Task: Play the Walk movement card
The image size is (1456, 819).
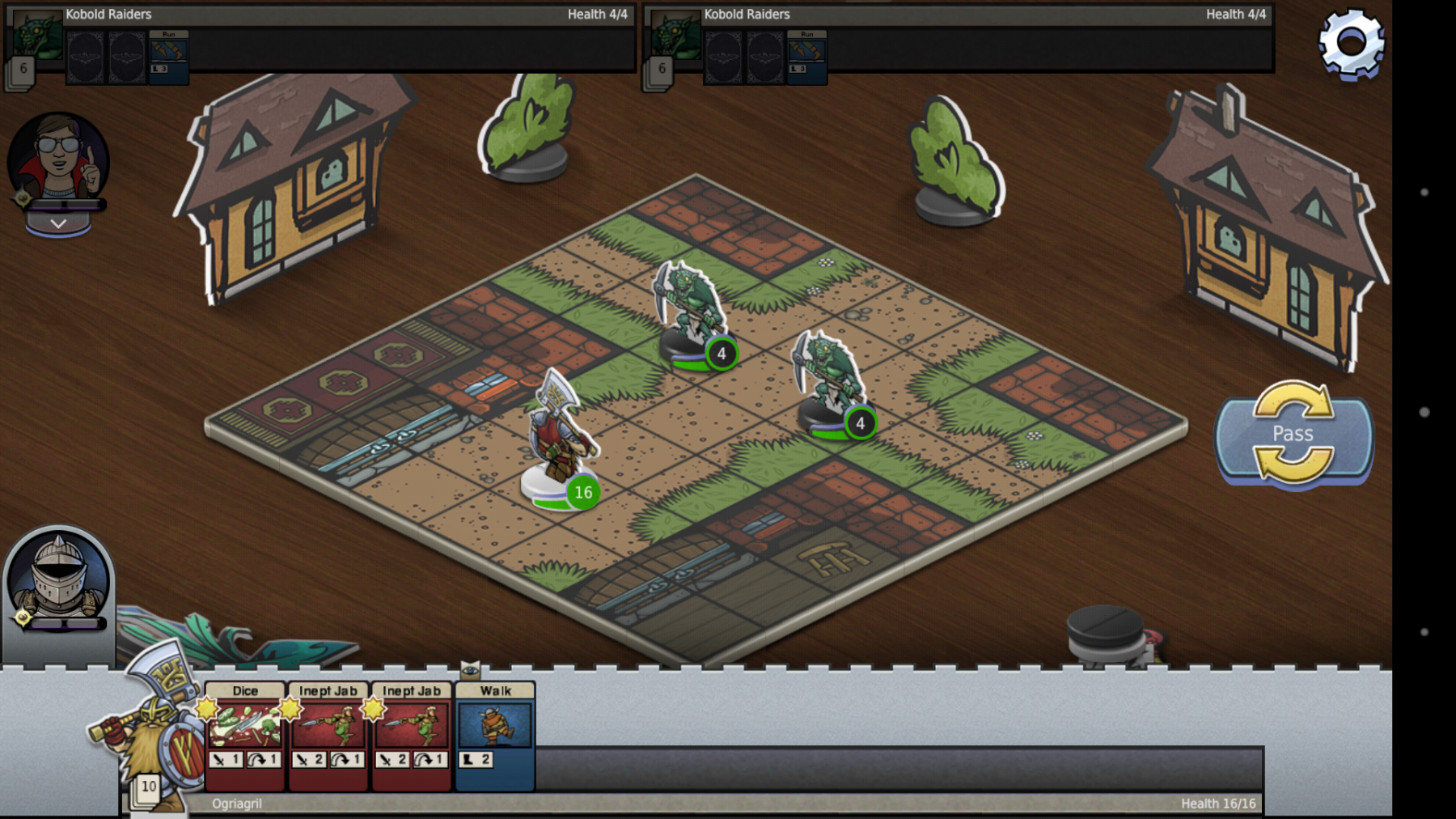Action: tap(495, 733)
